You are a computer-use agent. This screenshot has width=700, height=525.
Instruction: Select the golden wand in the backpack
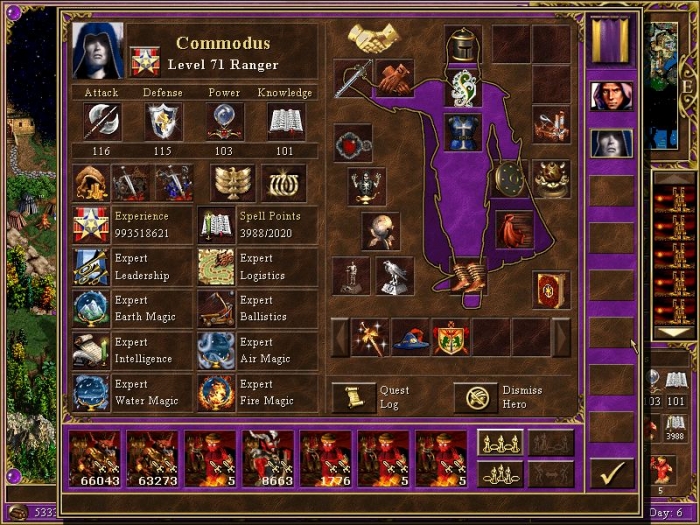pyautogui.click(x=369, y=338)
